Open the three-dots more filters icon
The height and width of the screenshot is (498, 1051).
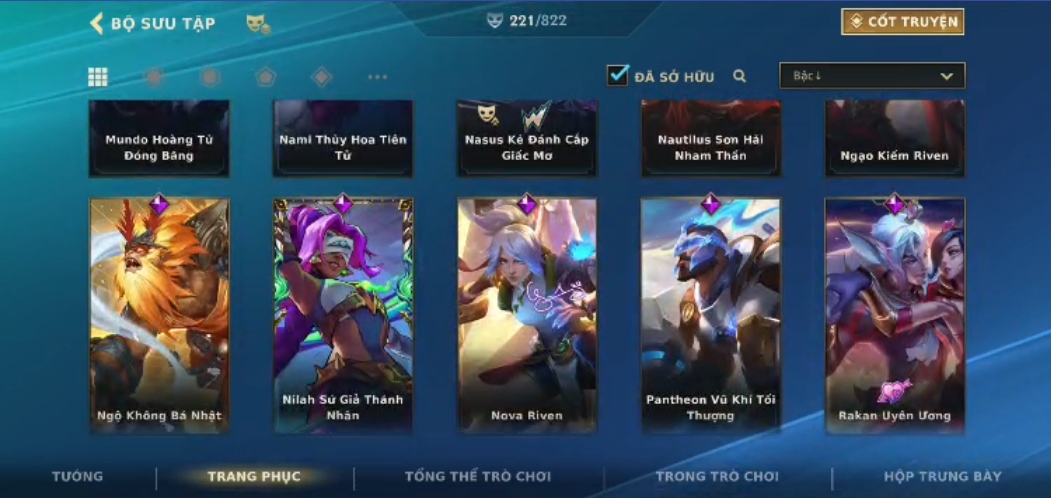click(377, 77)
